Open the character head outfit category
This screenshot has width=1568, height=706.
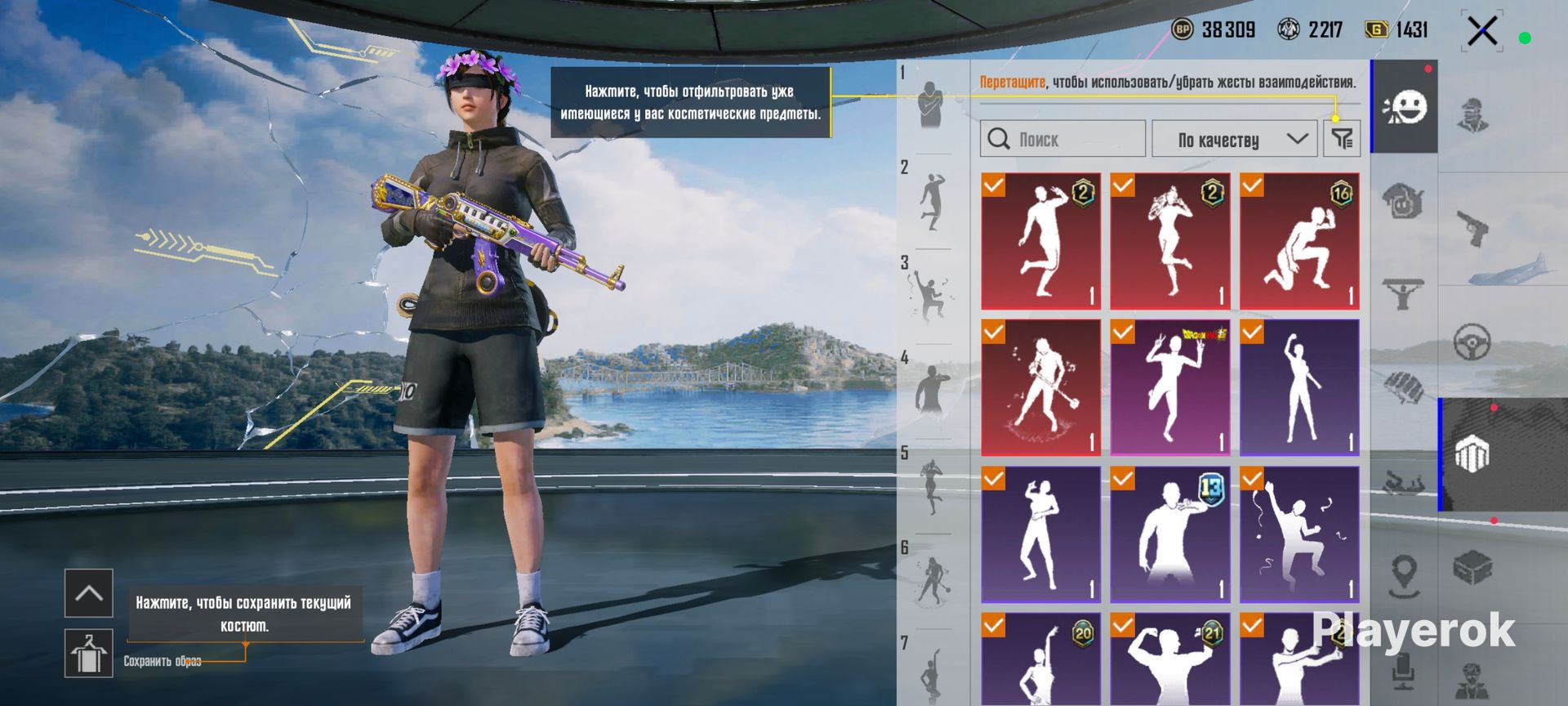click(x=1472, y=114)
